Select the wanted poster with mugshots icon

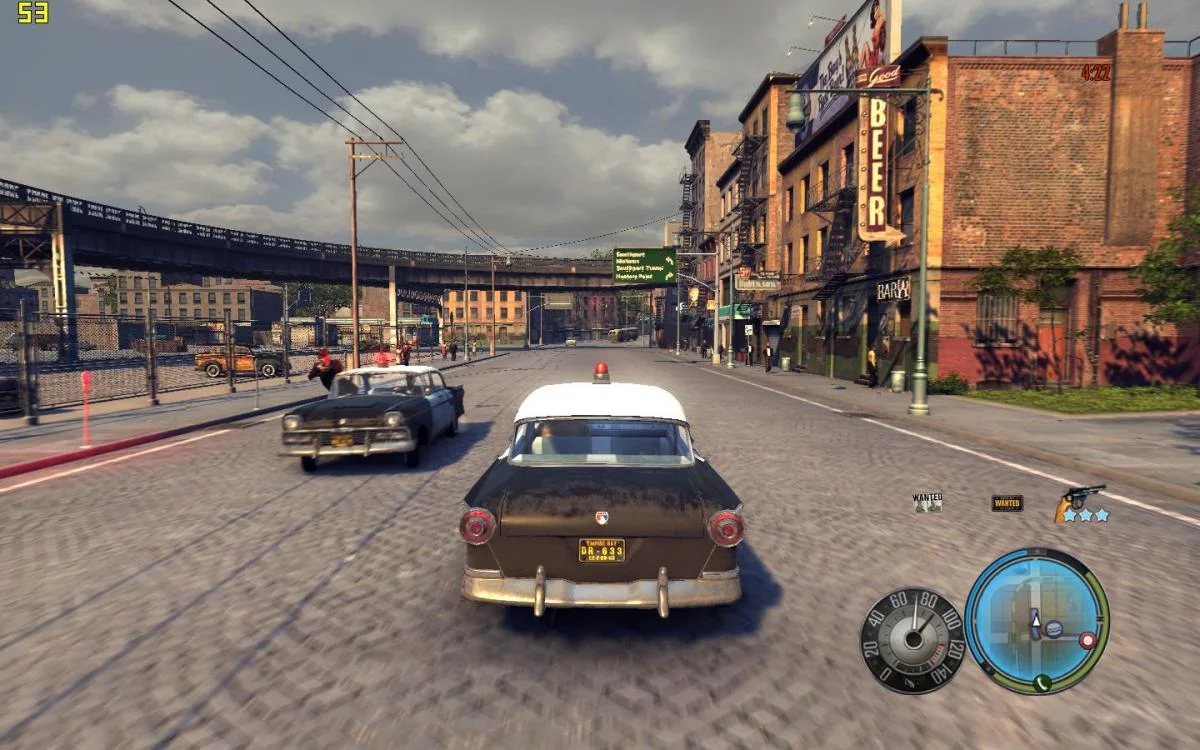(x=927, y=503)
